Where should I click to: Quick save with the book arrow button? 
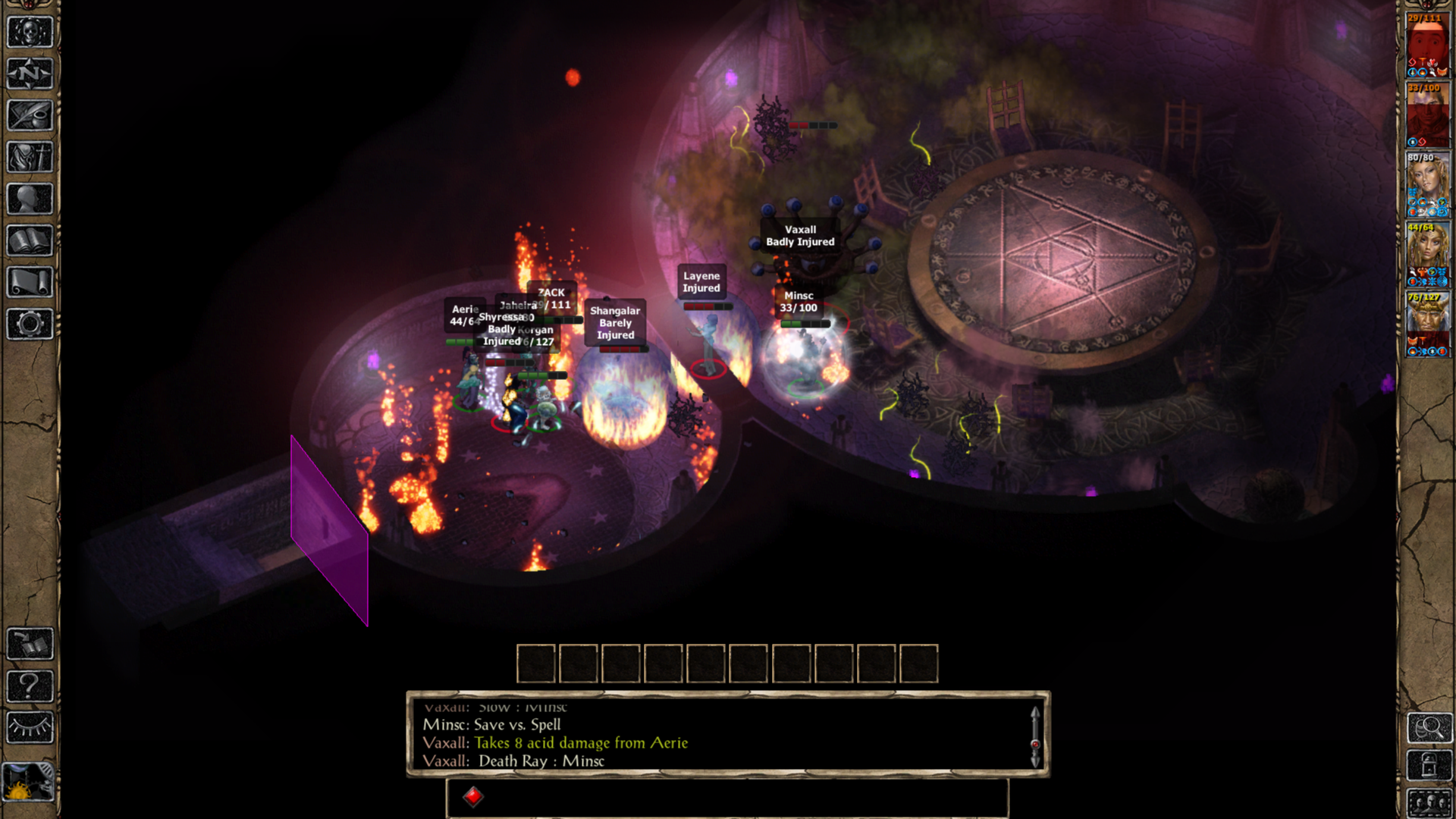[x=30, y=645]
